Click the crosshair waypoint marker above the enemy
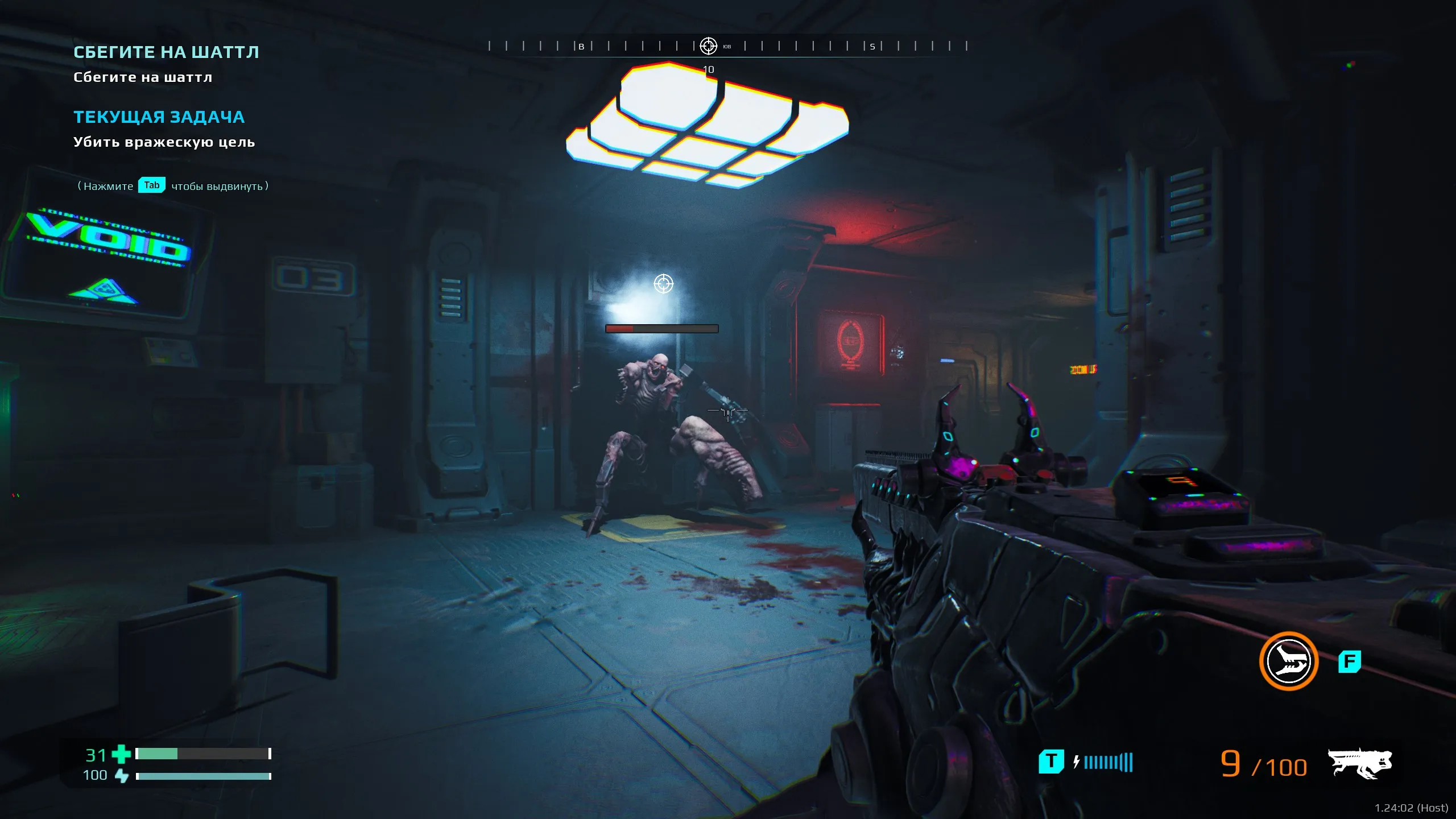1456x819 pixels. [x=663, y=283]
